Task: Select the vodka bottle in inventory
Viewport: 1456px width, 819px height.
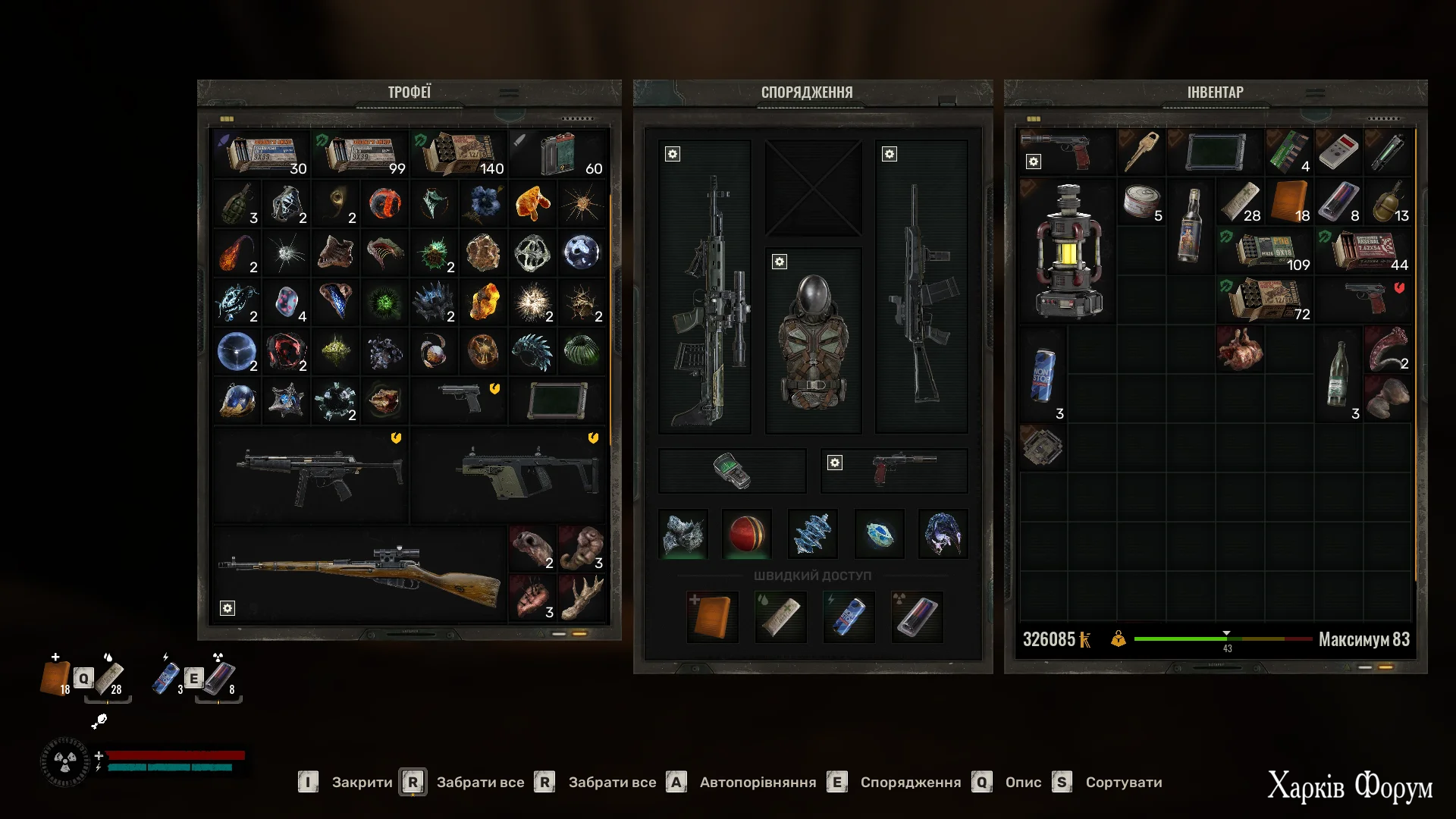Action: click(1190, 225)
